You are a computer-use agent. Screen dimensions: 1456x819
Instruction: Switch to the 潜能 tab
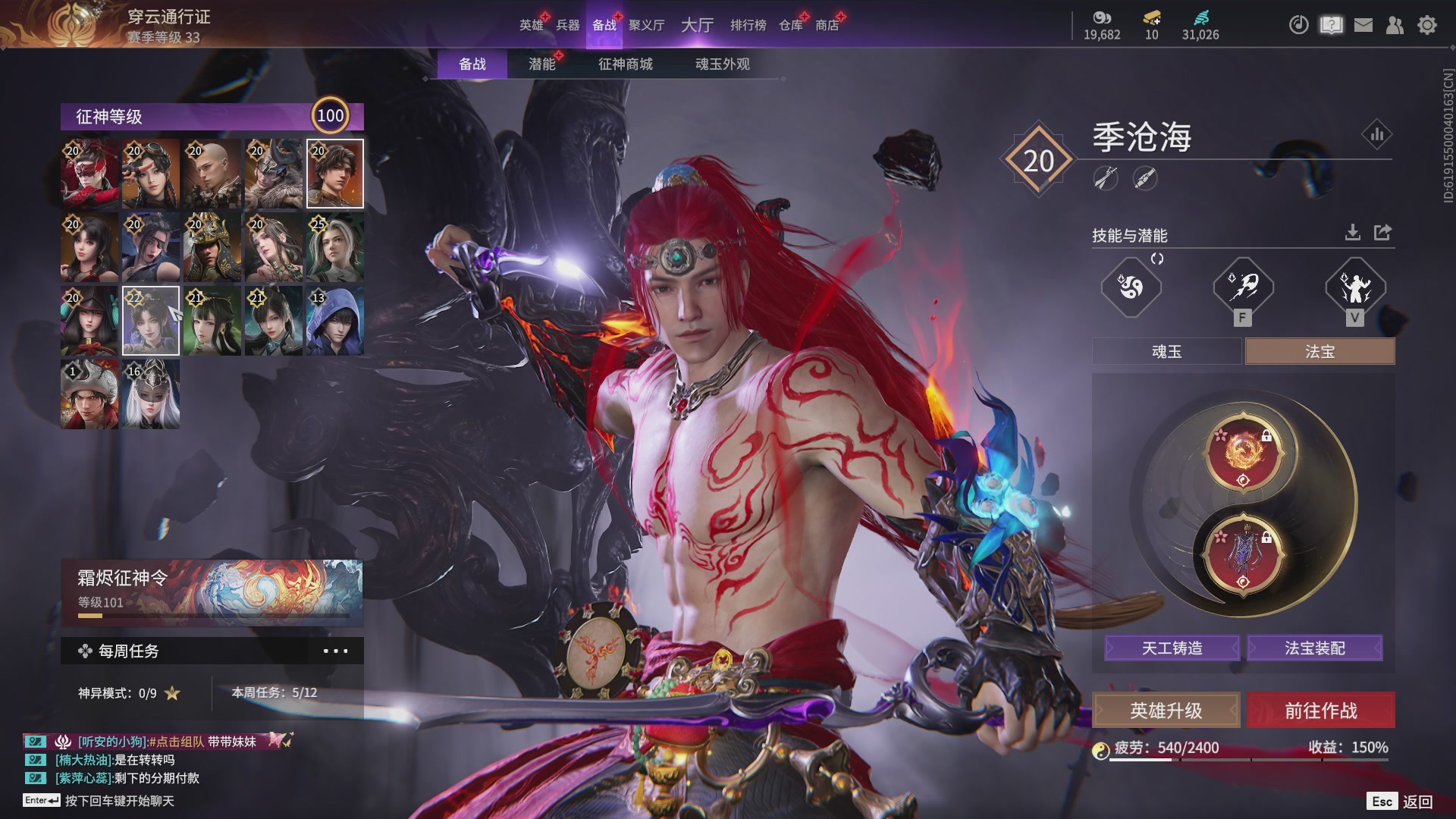click(541, 64)
